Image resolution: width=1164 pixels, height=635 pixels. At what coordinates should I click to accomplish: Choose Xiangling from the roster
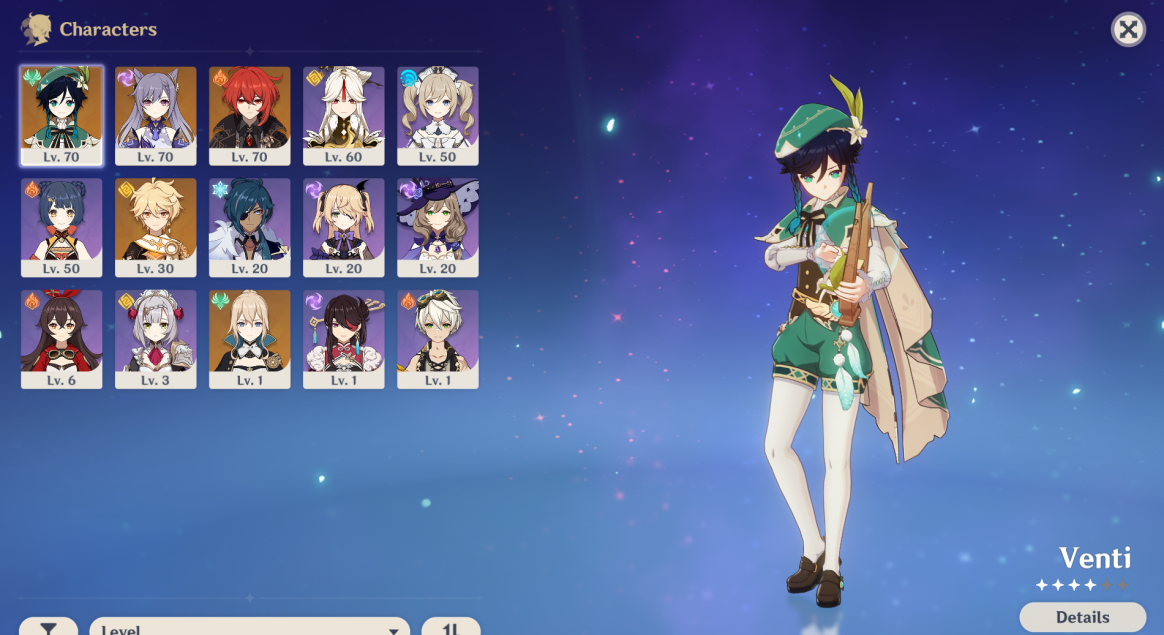pyautogui.click(x=61, y=225)
